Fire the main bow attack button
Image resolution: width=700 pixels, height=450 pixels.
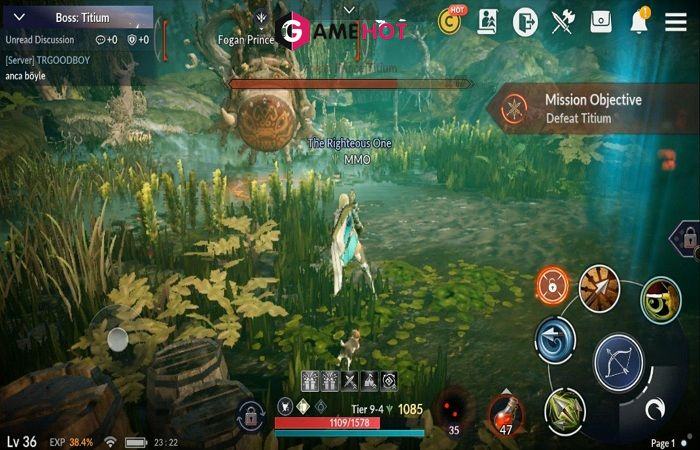click(x=619, y=362)
